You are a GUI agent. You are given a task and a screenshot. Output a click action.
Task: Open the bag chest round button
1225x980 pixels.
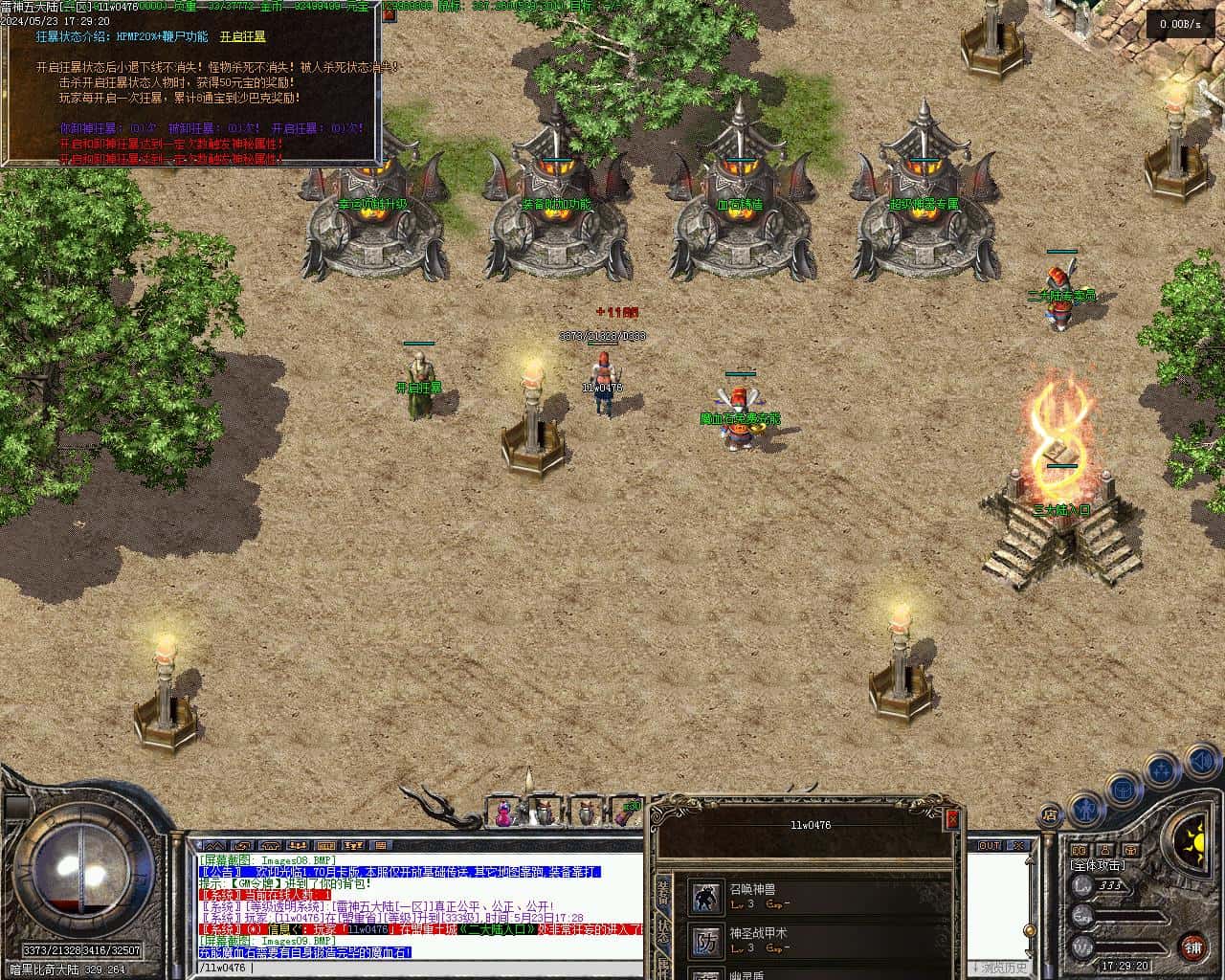(x=1124, y=791)
